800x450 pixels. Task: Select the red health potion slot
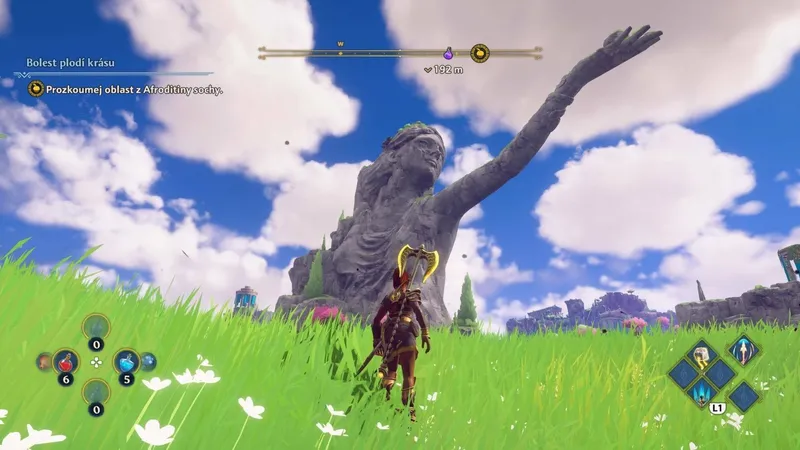click(x=66, y=361)
